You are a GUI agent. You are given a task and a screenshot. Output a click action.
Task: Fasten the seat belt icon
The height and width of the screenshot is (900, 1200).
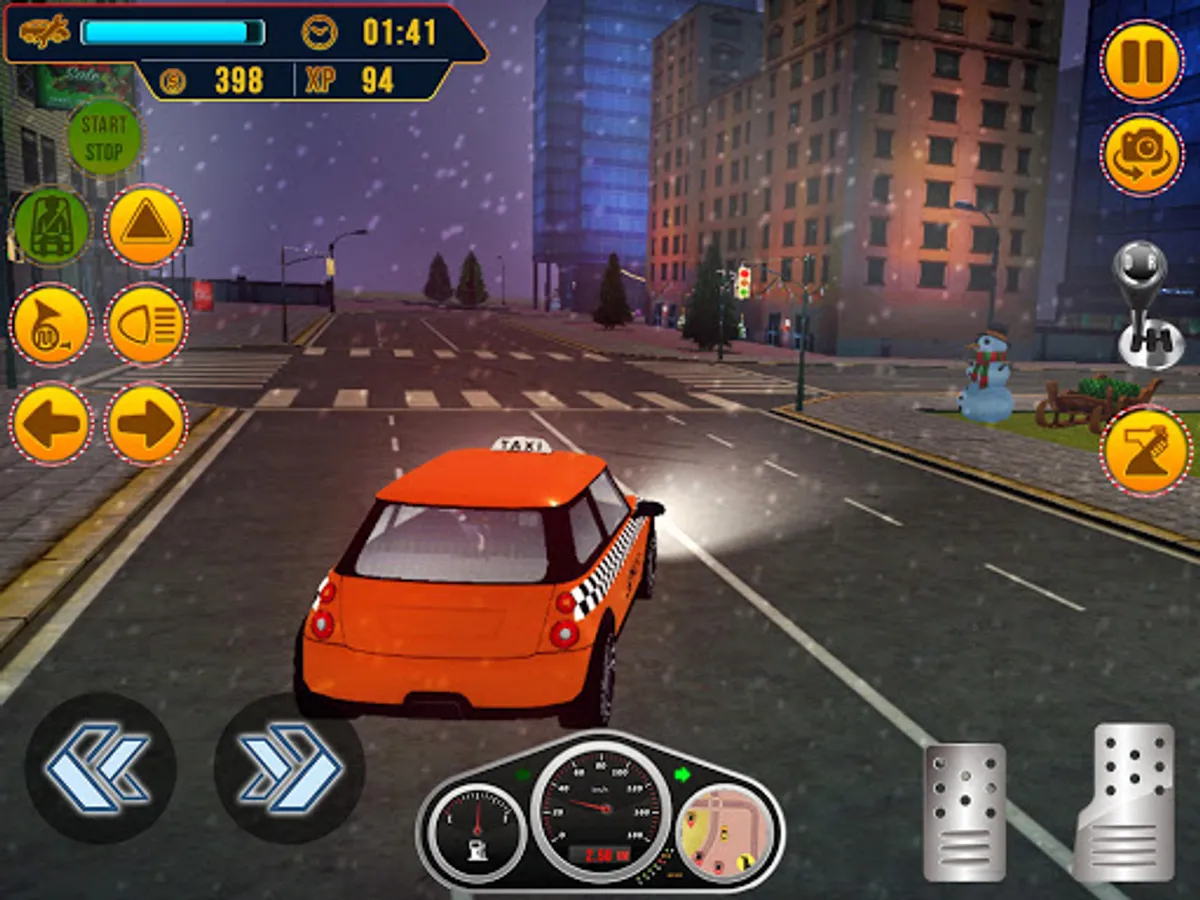point(51,227)
